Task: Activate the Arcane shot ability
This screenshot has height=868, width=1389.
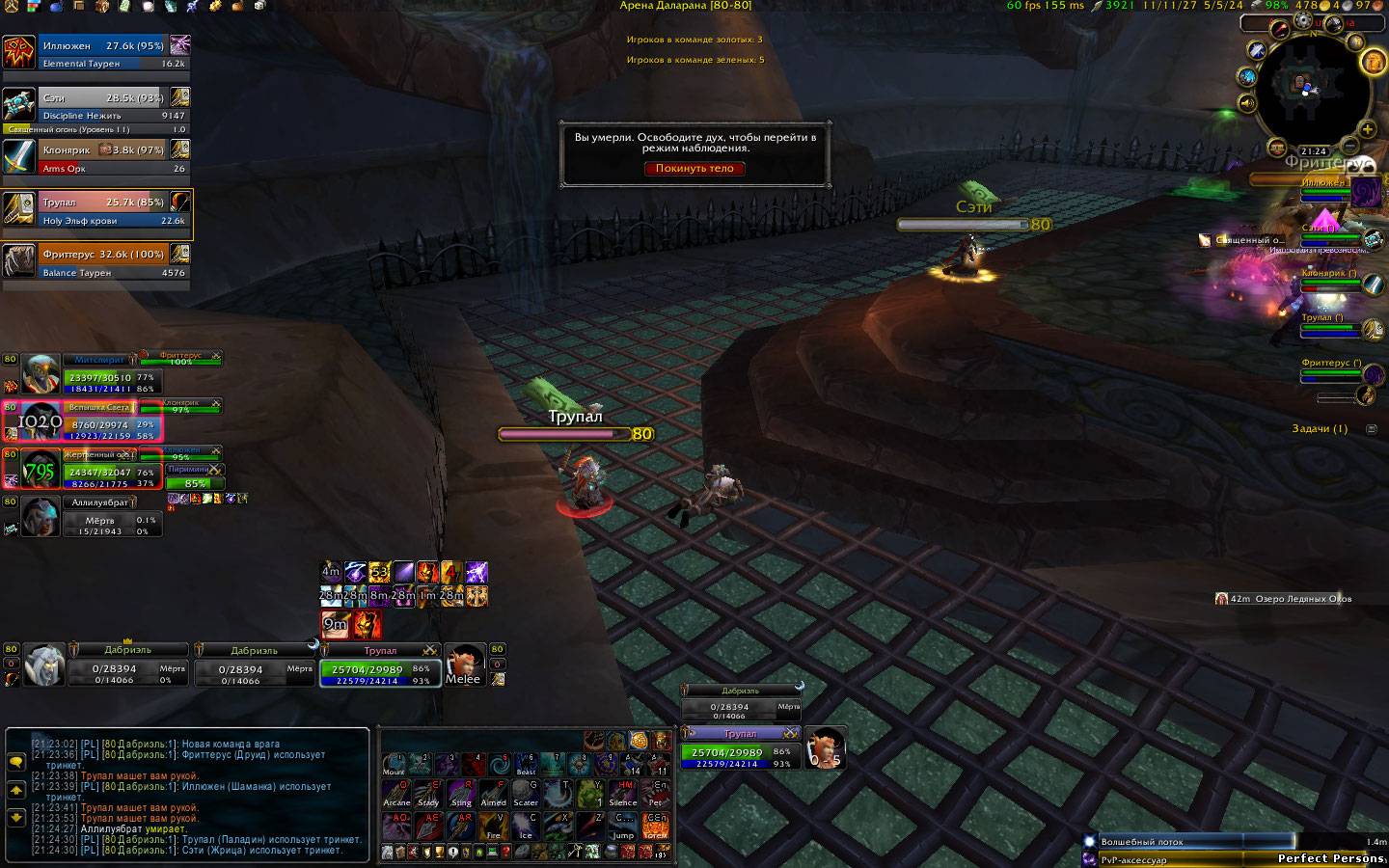Action: (x=396, y=793)
